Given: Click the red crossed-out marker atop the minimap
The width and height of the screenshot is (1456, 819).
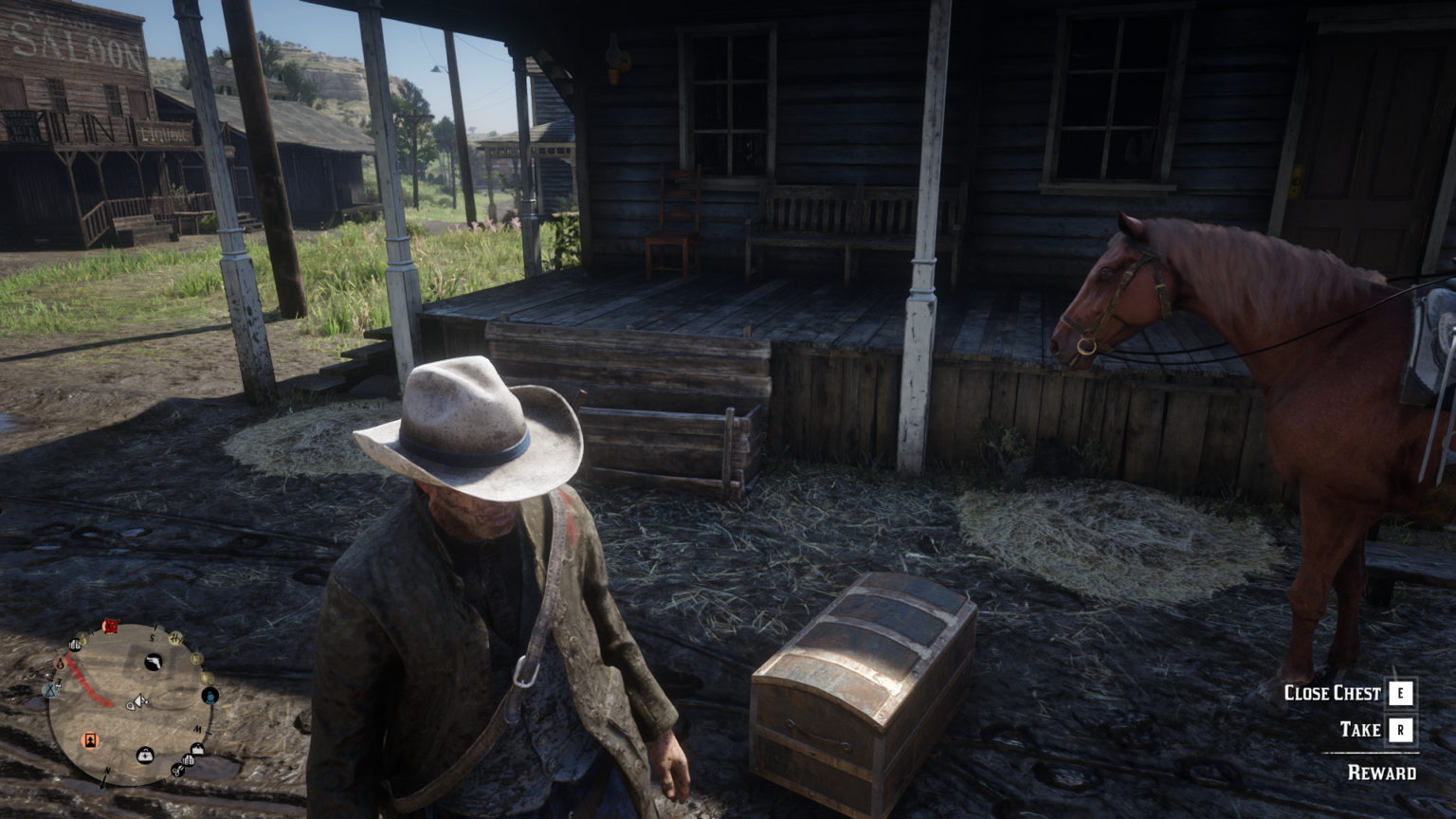Looking at the screenshot, I should (111, 627).
